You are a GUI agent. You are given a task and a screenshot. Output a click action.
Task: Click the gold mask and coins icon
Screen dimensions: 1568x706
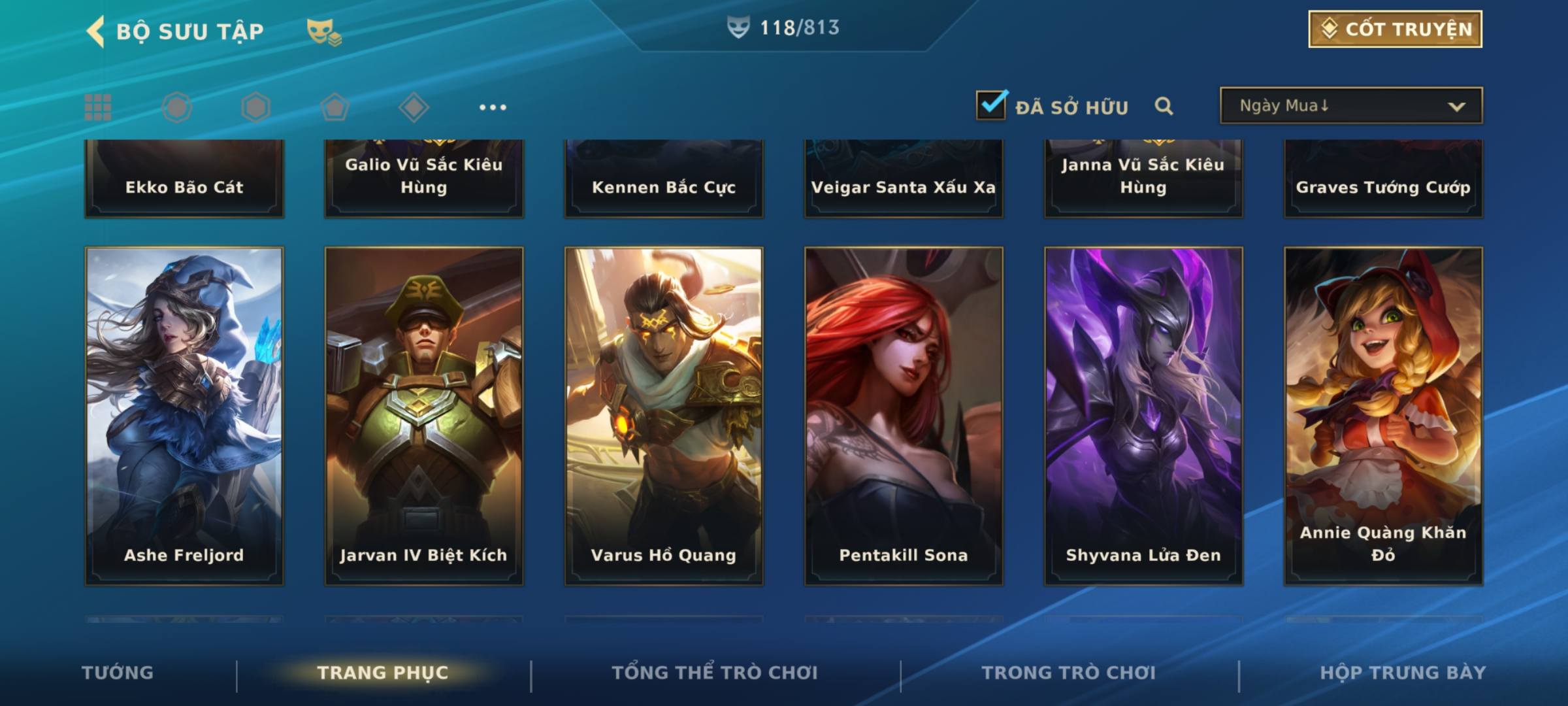tap(324, 31)
